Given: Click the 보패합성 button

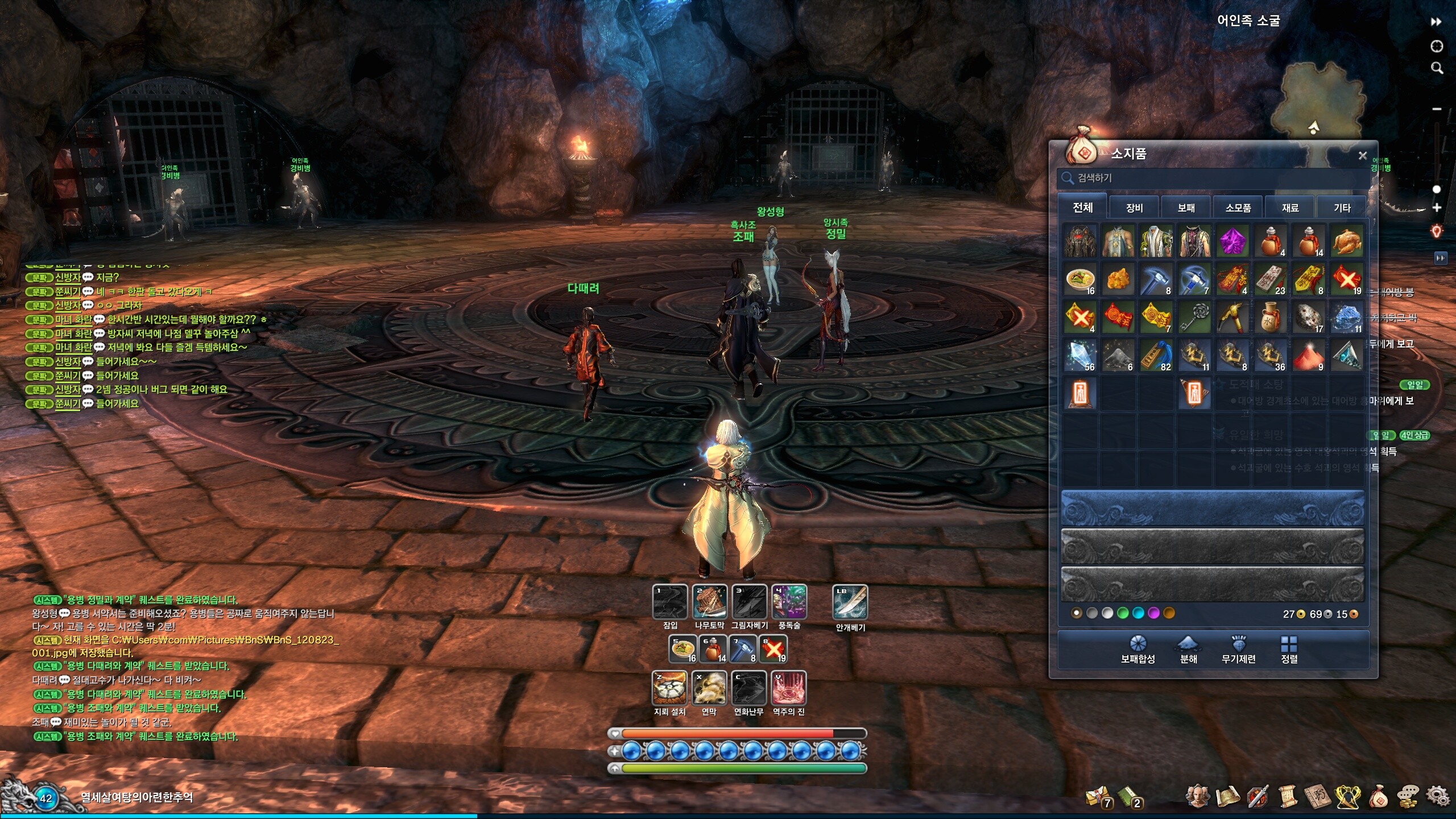Looking at the screenshot, I should [1137, 649].
